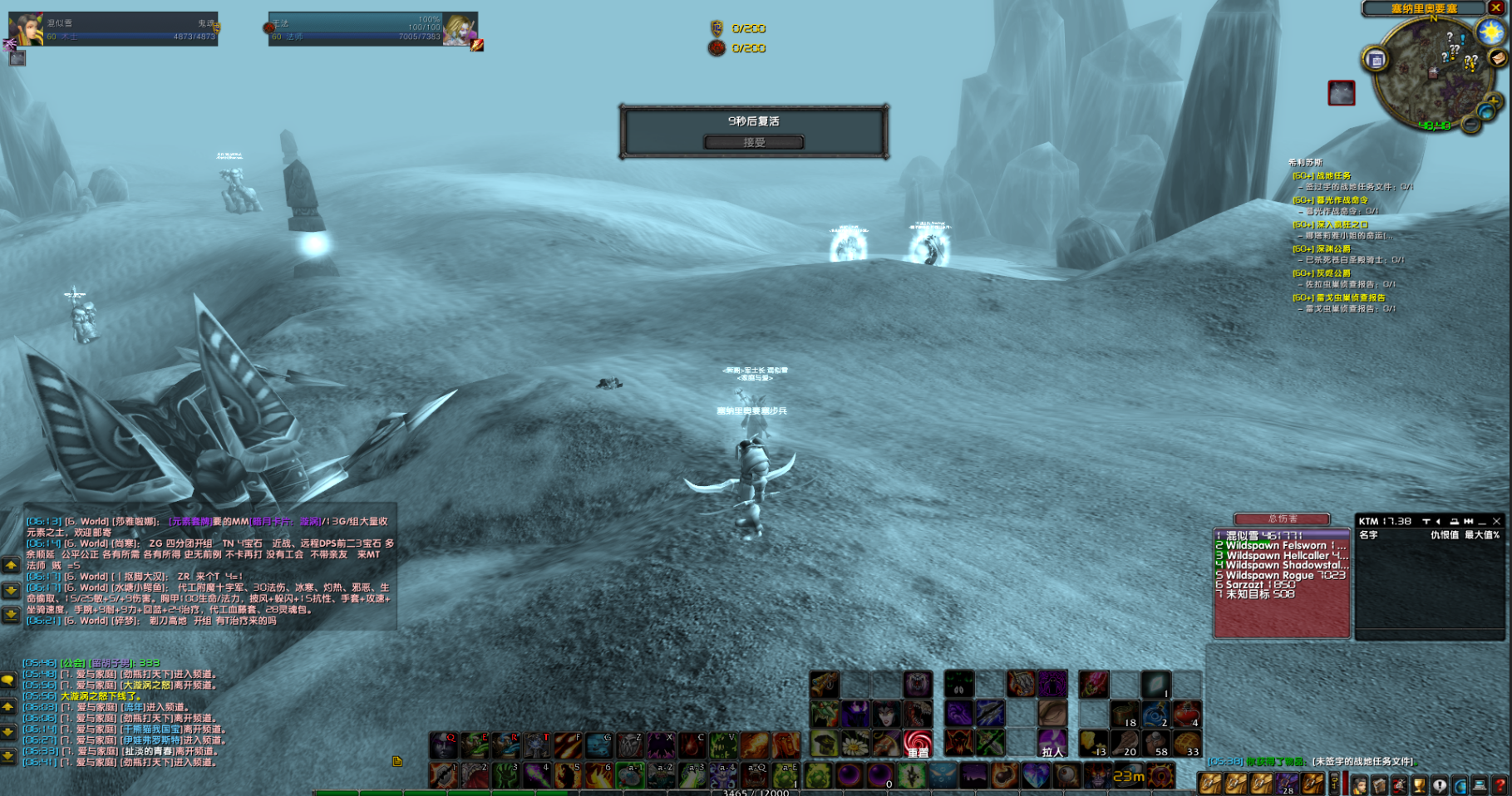Open the mail letter icon beside minimap
1512x796 pixels.
(1498, 57)
